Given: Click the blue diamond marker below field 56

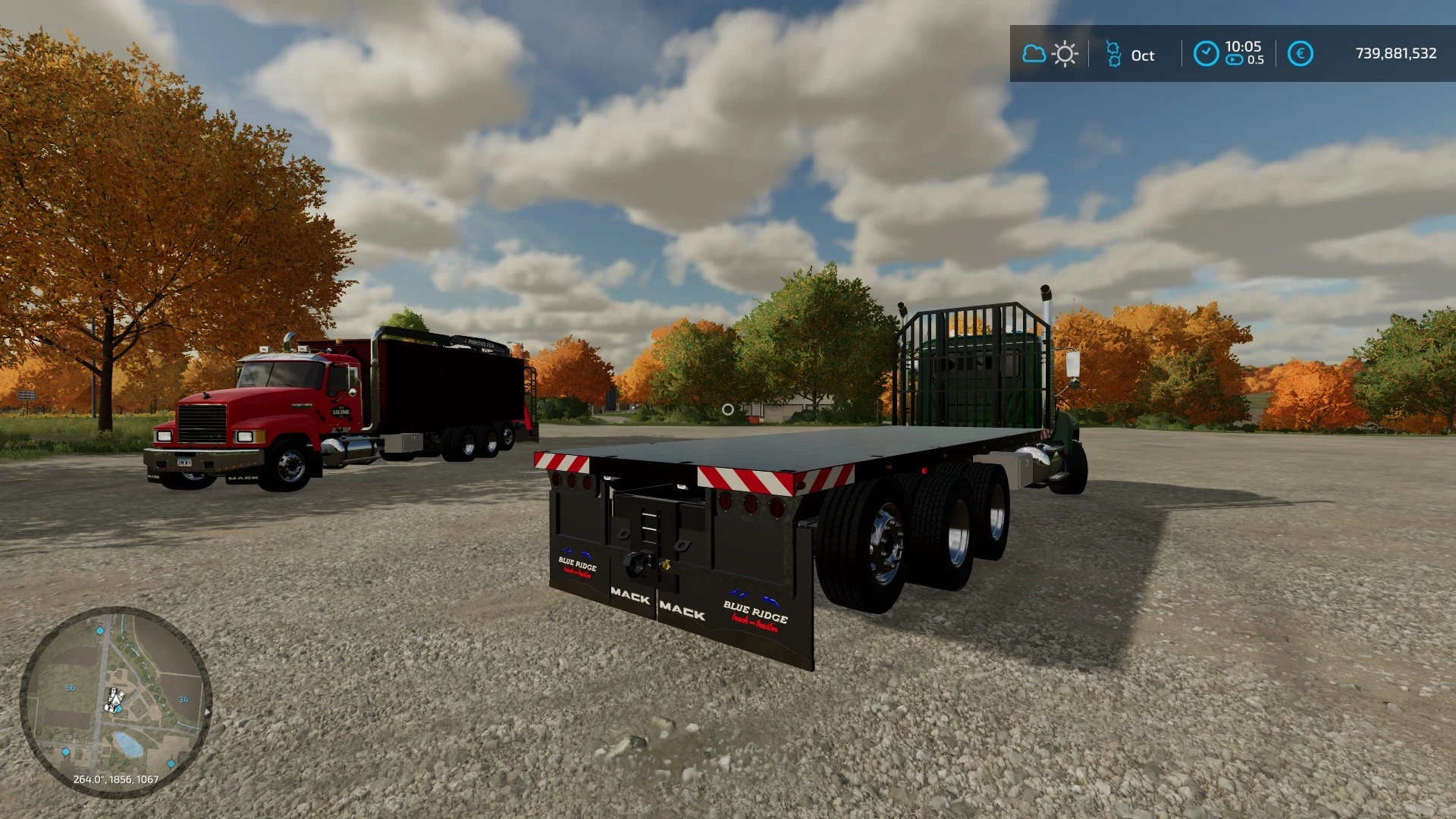Looking at the screenshot, I should pyautogui.click(x=65, y=752).
